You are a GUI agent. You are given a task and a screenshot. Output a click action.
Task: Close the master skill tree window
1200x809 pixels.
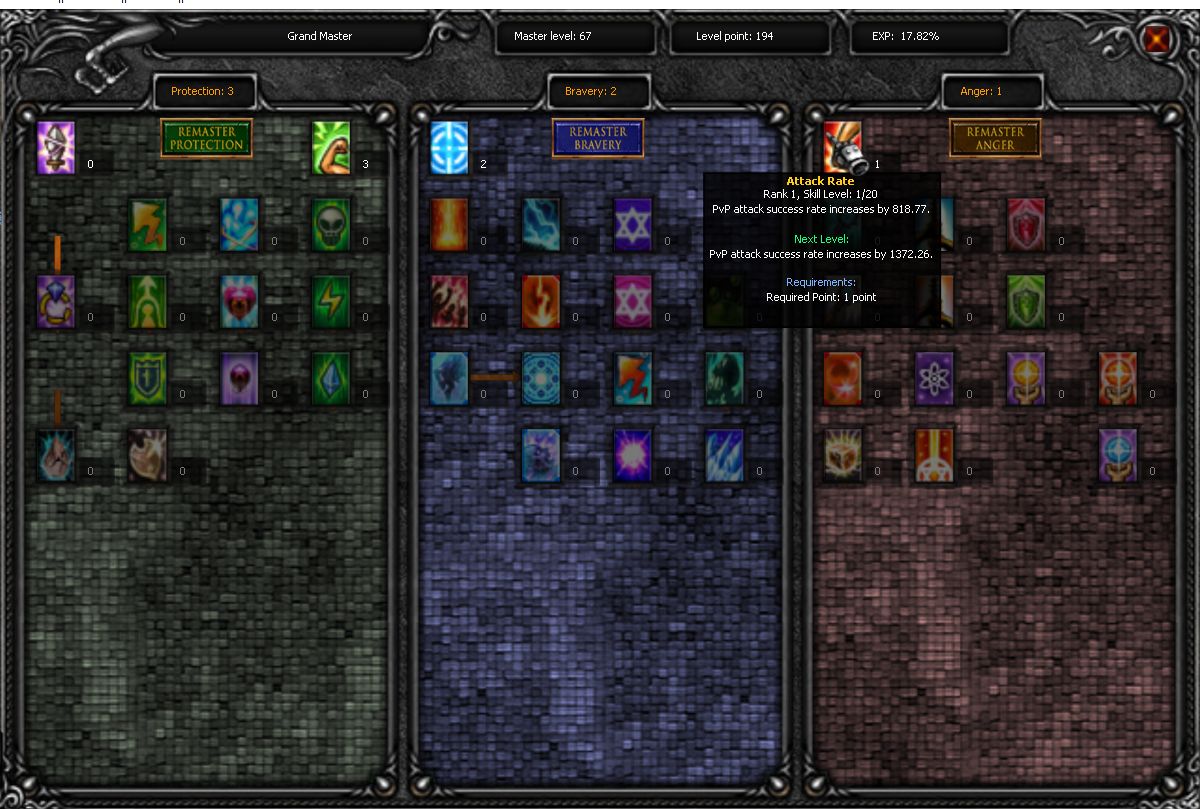tap(1157, 39)
